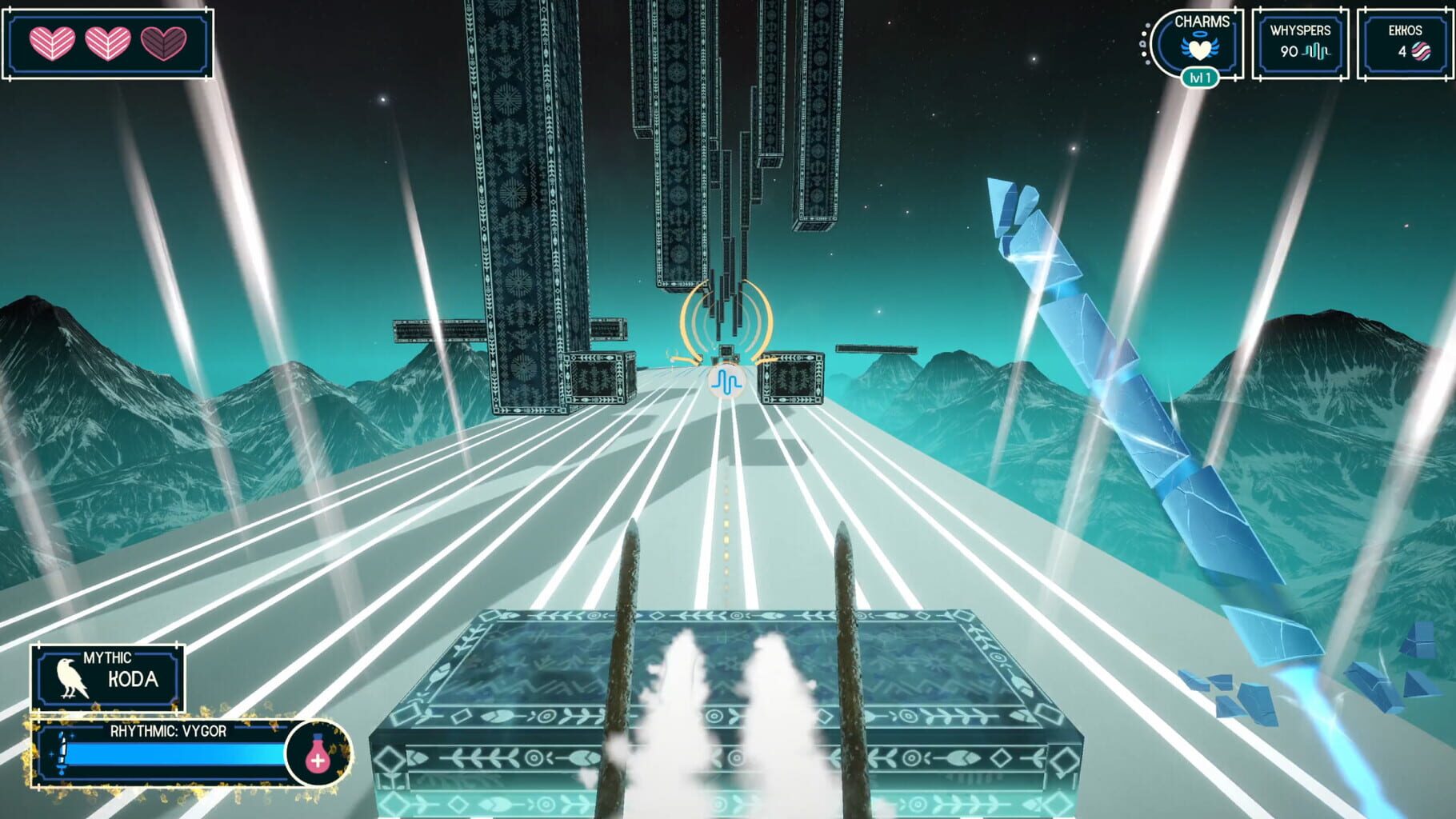Screen dimensions: 1456x819
Task: Select the sword icon on the Vygor bar
Action: tap(62, 753)
